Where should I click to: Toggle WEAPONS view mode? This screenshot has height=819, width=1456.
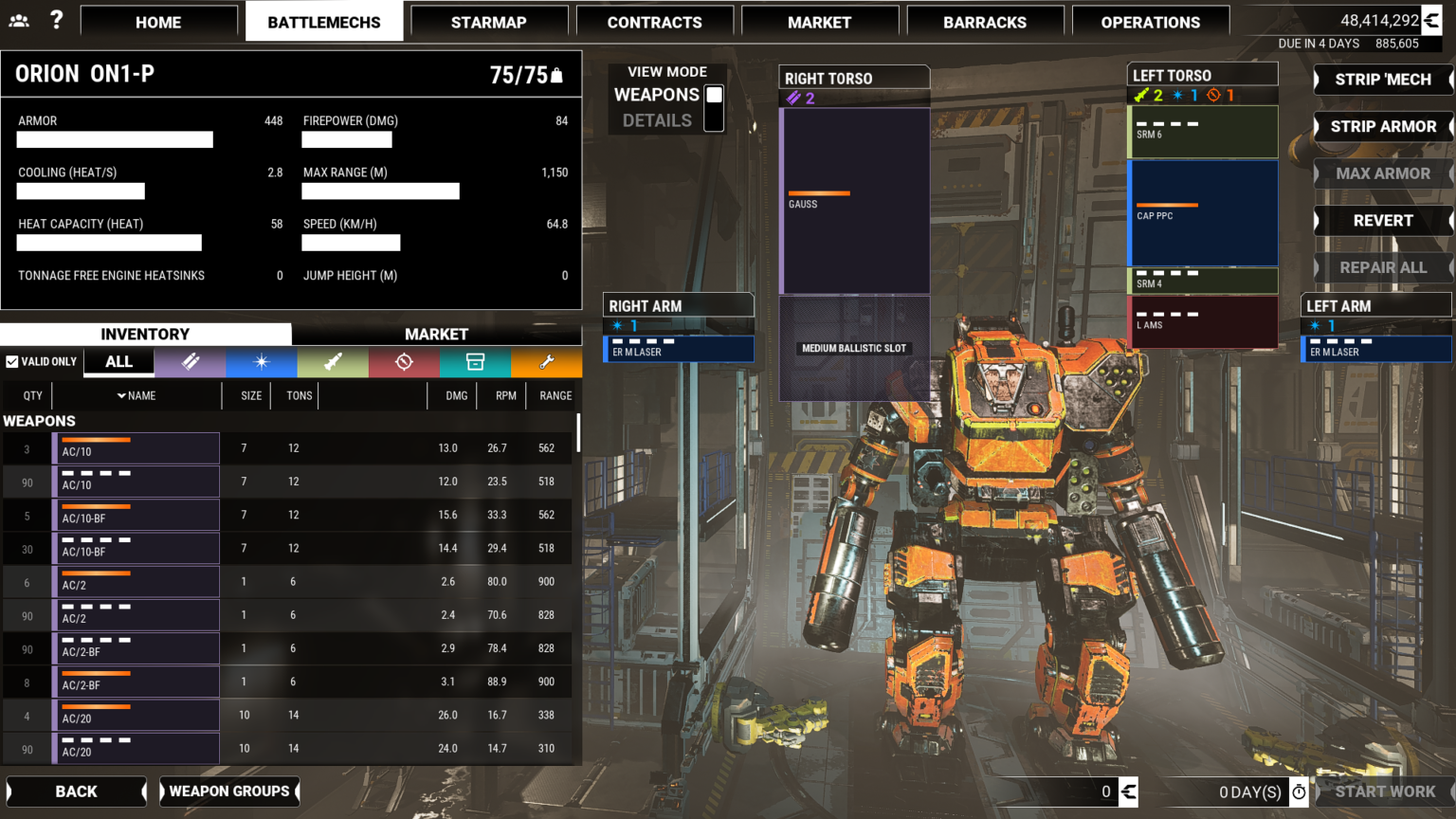(715, 95)
